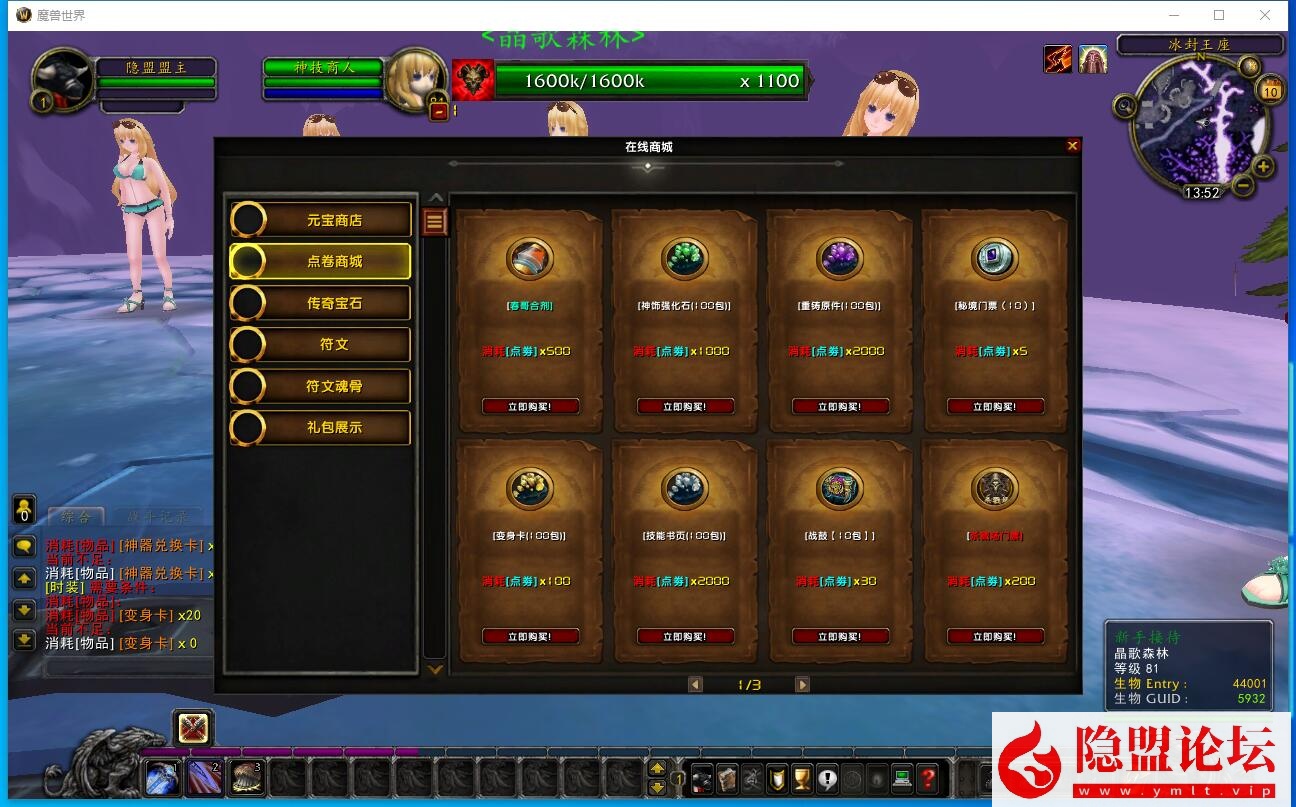Screen dimensions: 1296x807
Task: Purchase the 变身卡 pack
Action: pos(530,636)
